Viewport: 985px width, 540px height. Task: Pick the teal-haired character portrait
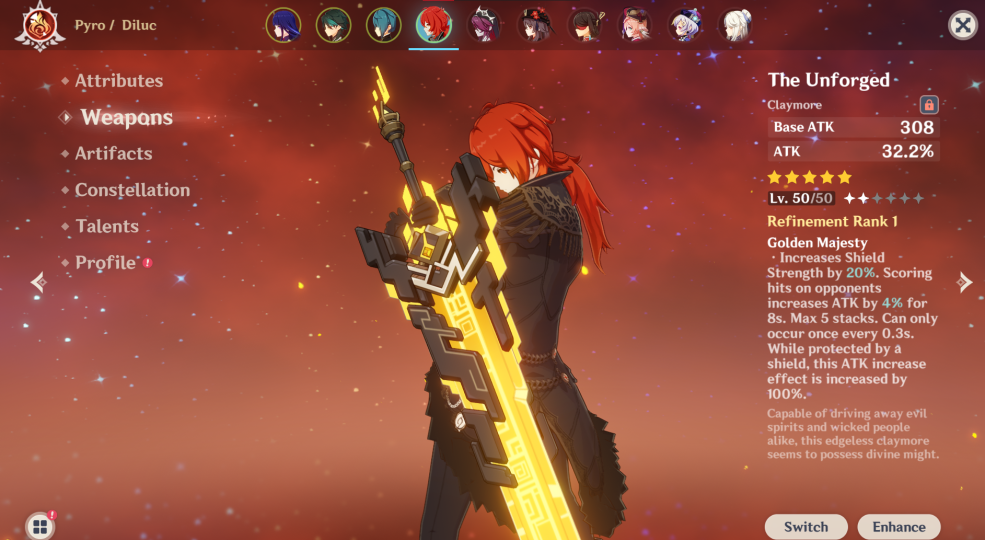click(383, 25)
